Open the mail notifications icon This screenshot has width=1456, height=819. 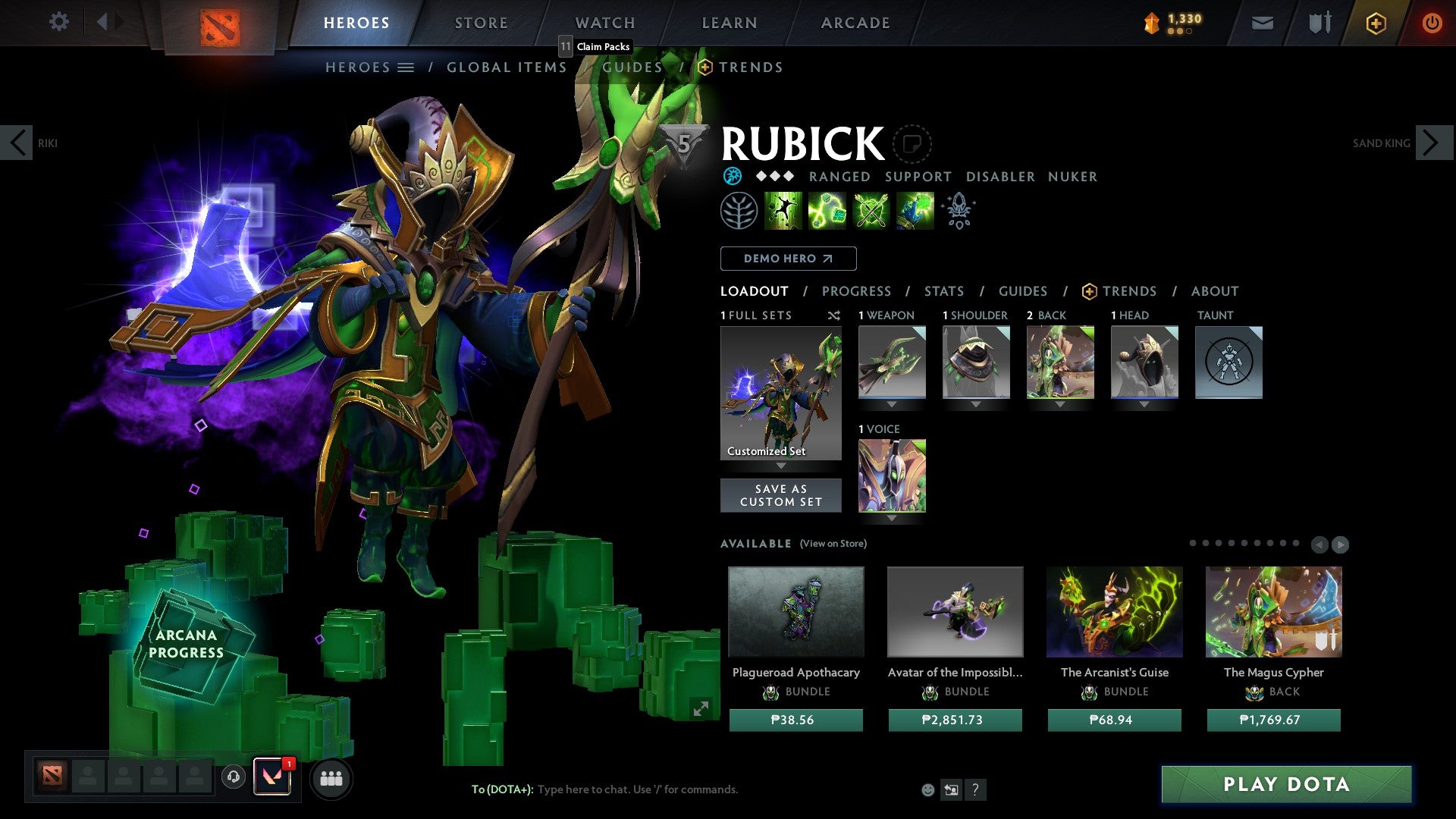(x=1263, y=23)
